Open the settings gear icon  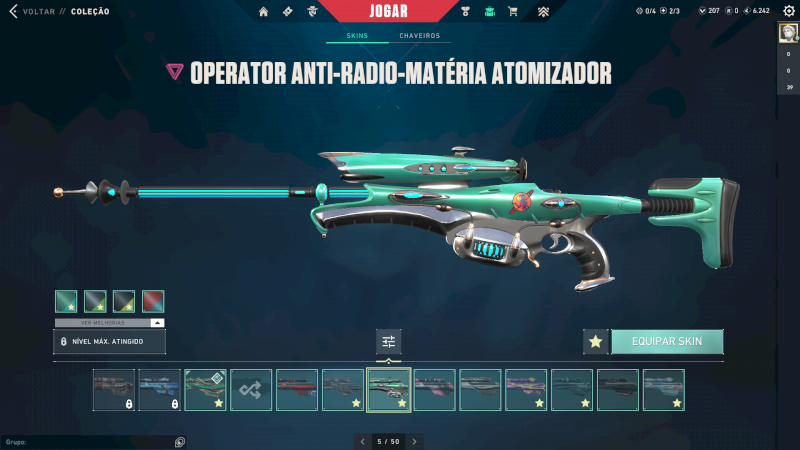788,11
